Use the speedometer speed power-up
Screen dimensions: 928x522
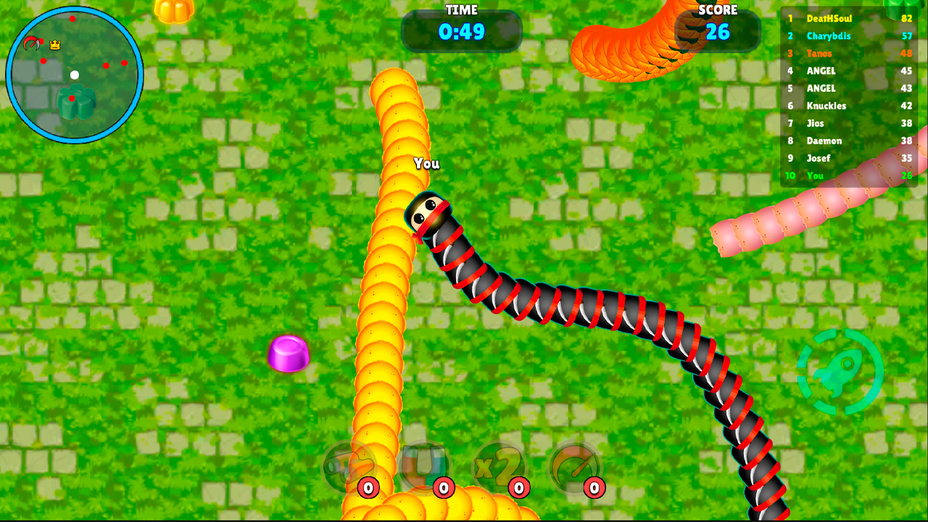(x=575, y=466)
